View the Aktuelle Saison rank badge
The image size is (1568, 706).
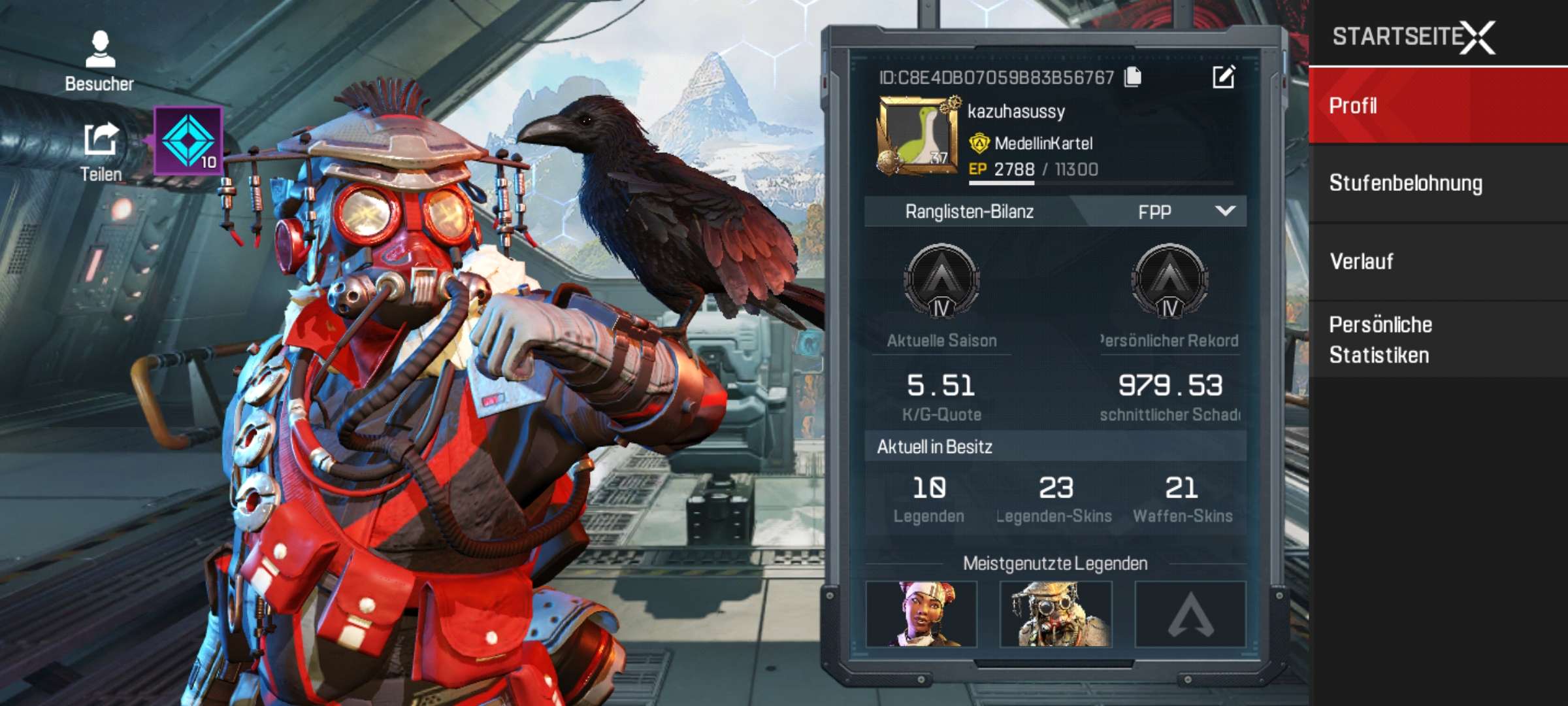[941, 281]
